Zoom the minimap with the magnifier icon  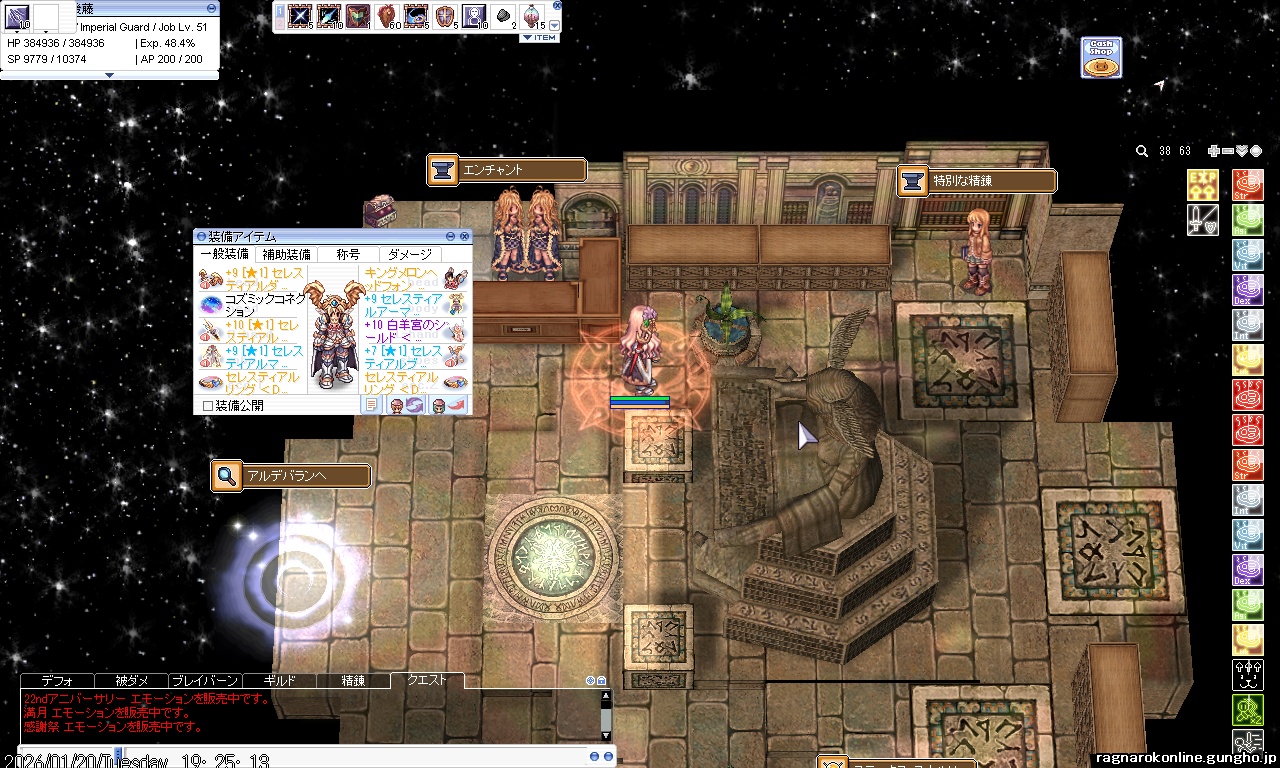point(1142,151)
